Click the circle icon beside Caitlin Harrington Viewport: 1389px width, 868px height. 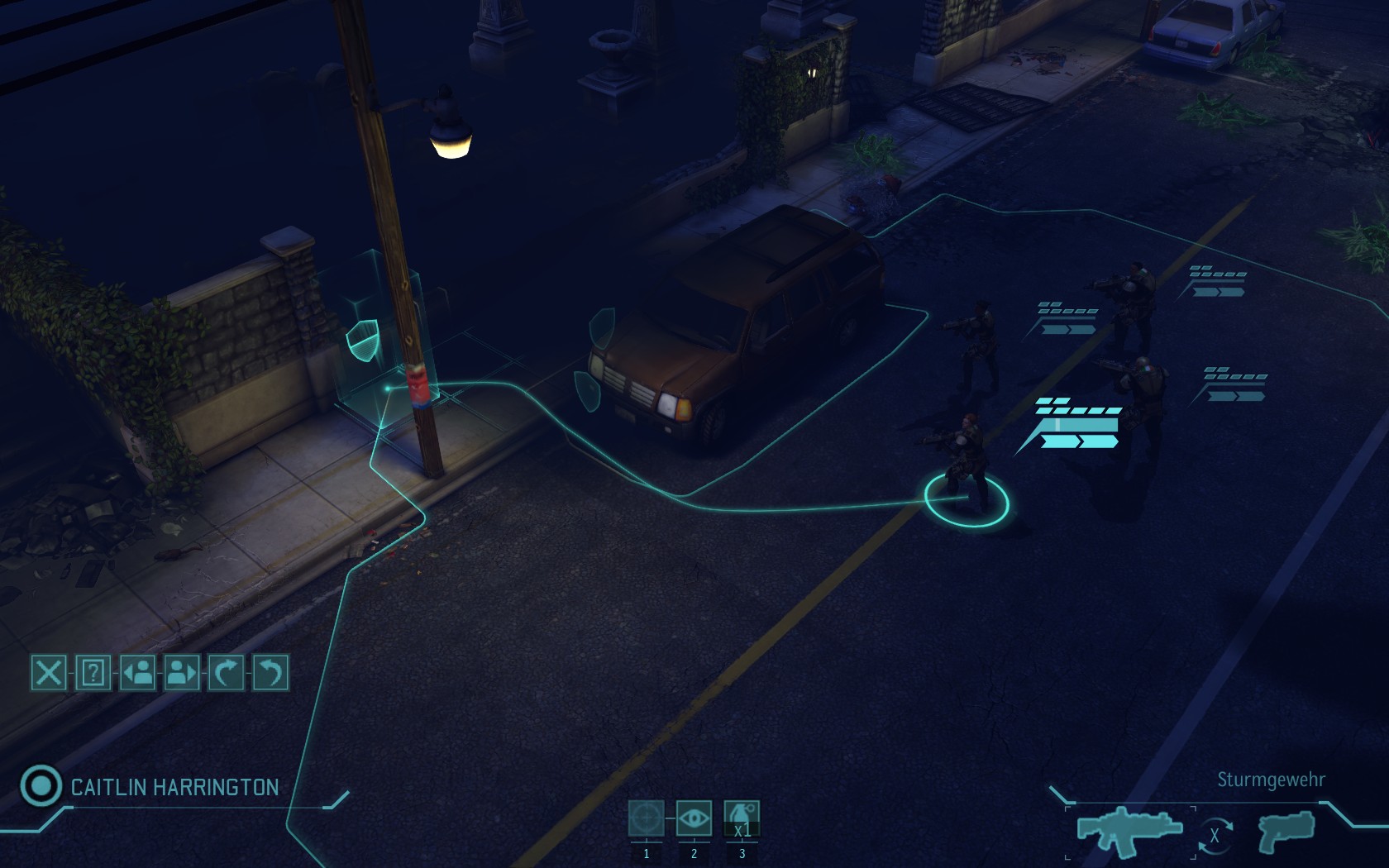(x=41, y=785)
